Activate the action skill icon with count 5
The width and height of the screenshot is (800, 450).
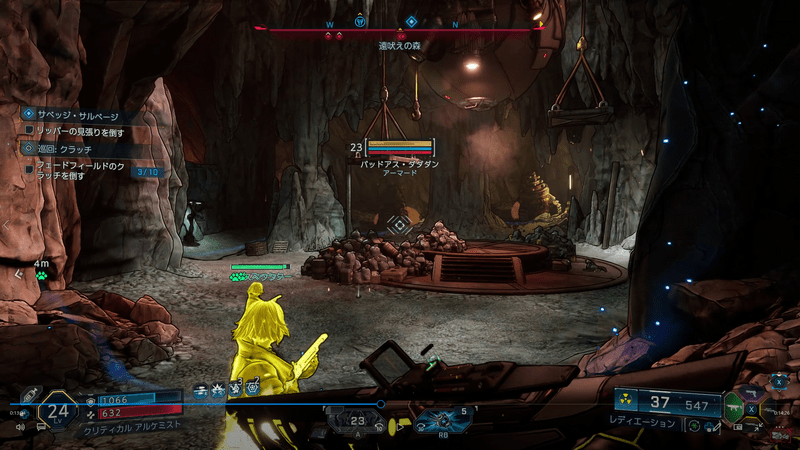(x=439, y=421)
